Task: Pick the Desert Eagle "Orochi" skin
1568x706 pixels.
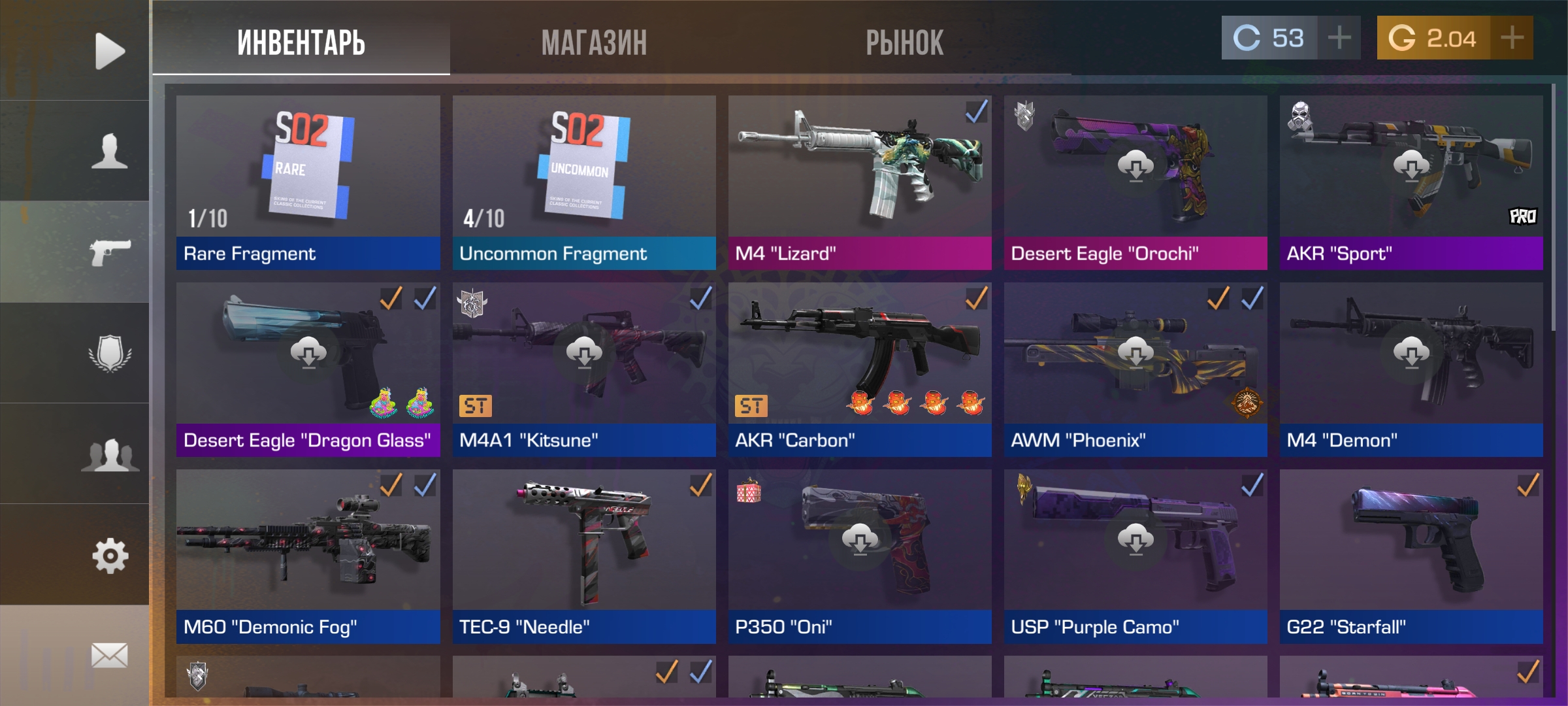Action: [x=1135, y=182]
